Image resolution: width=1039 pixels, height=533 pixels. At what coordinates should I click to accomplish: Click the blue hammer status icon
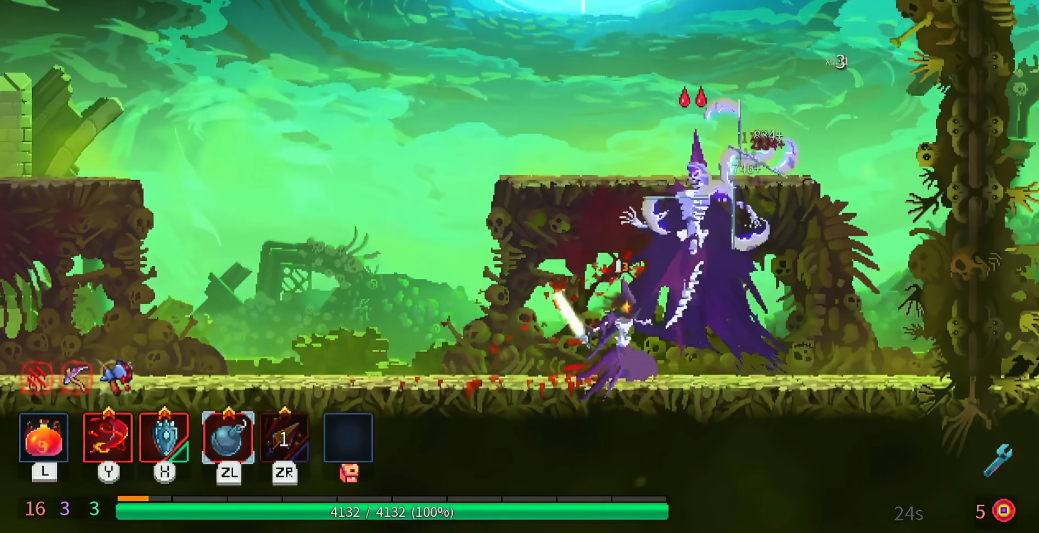tap(115, 376)
